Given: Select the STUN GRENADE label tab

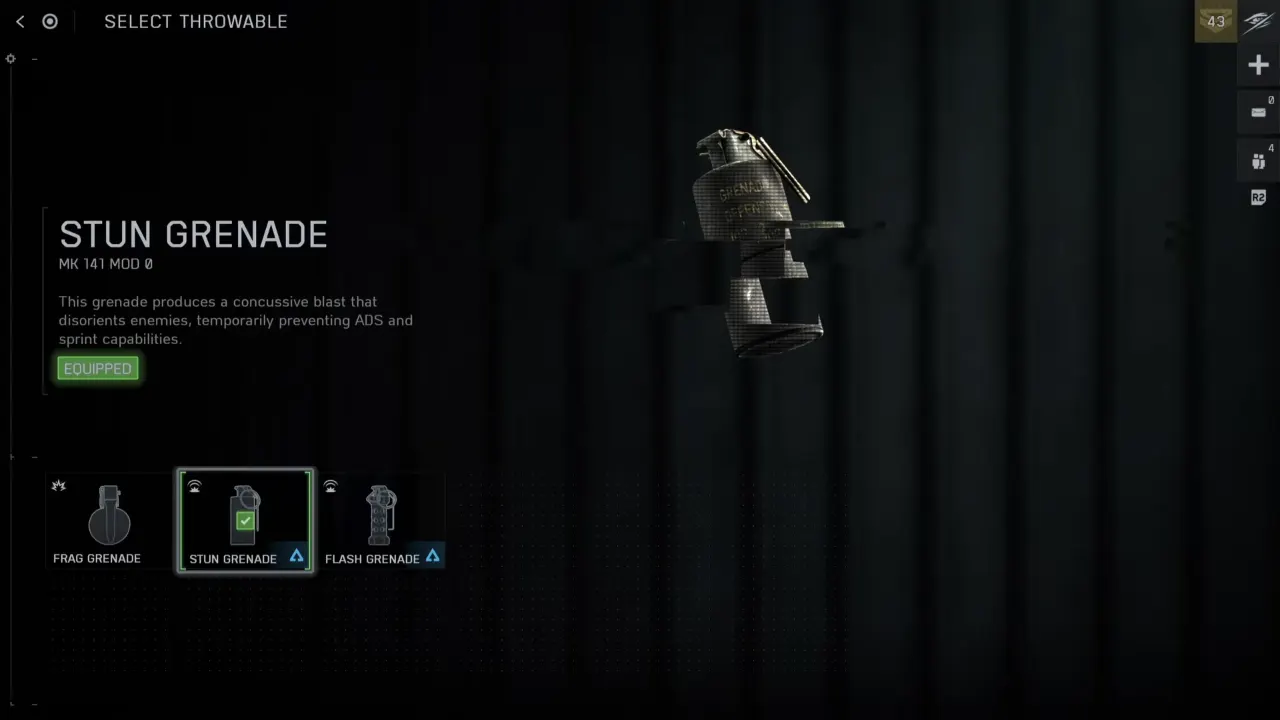Looking at the screenshot, I should pyautogui.click(x=232, y=558).
